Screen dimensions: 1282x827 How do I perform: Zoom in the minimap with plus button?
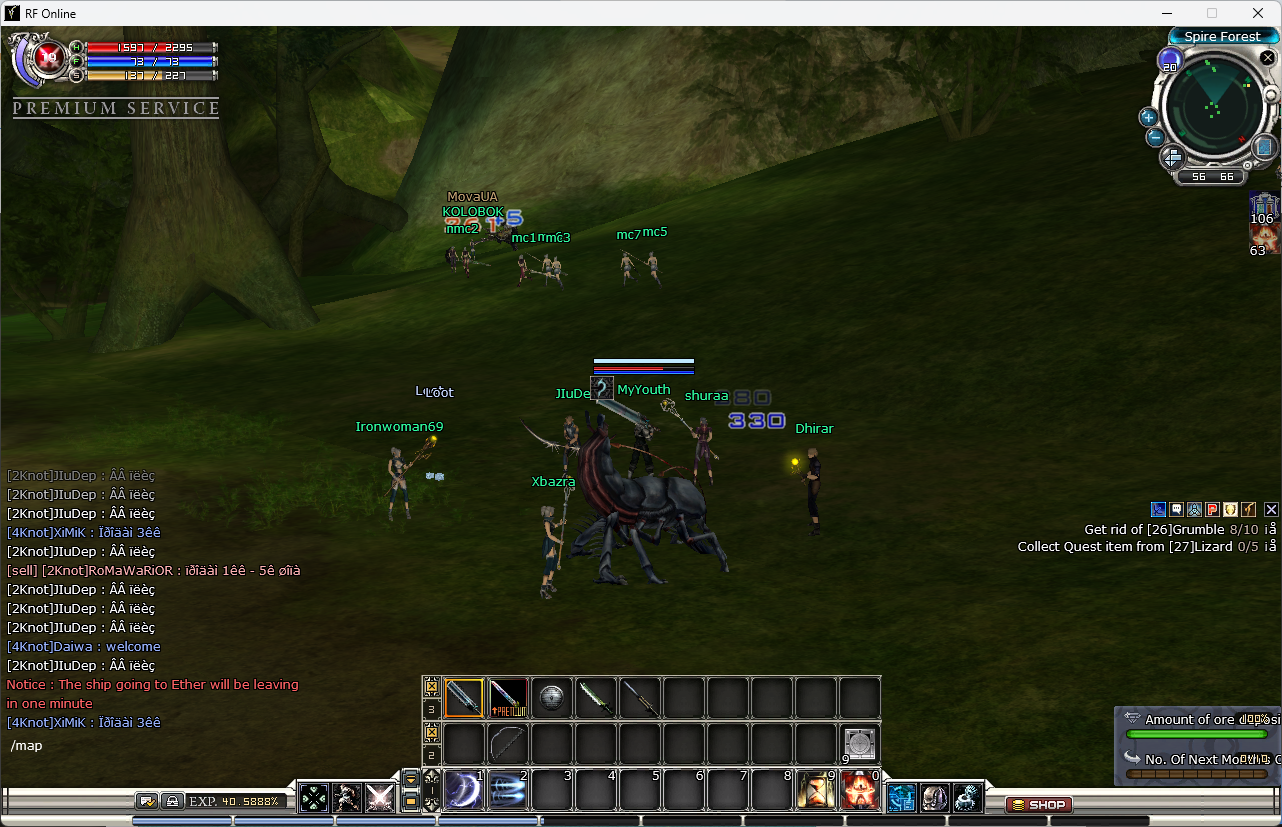point(1148,117)
